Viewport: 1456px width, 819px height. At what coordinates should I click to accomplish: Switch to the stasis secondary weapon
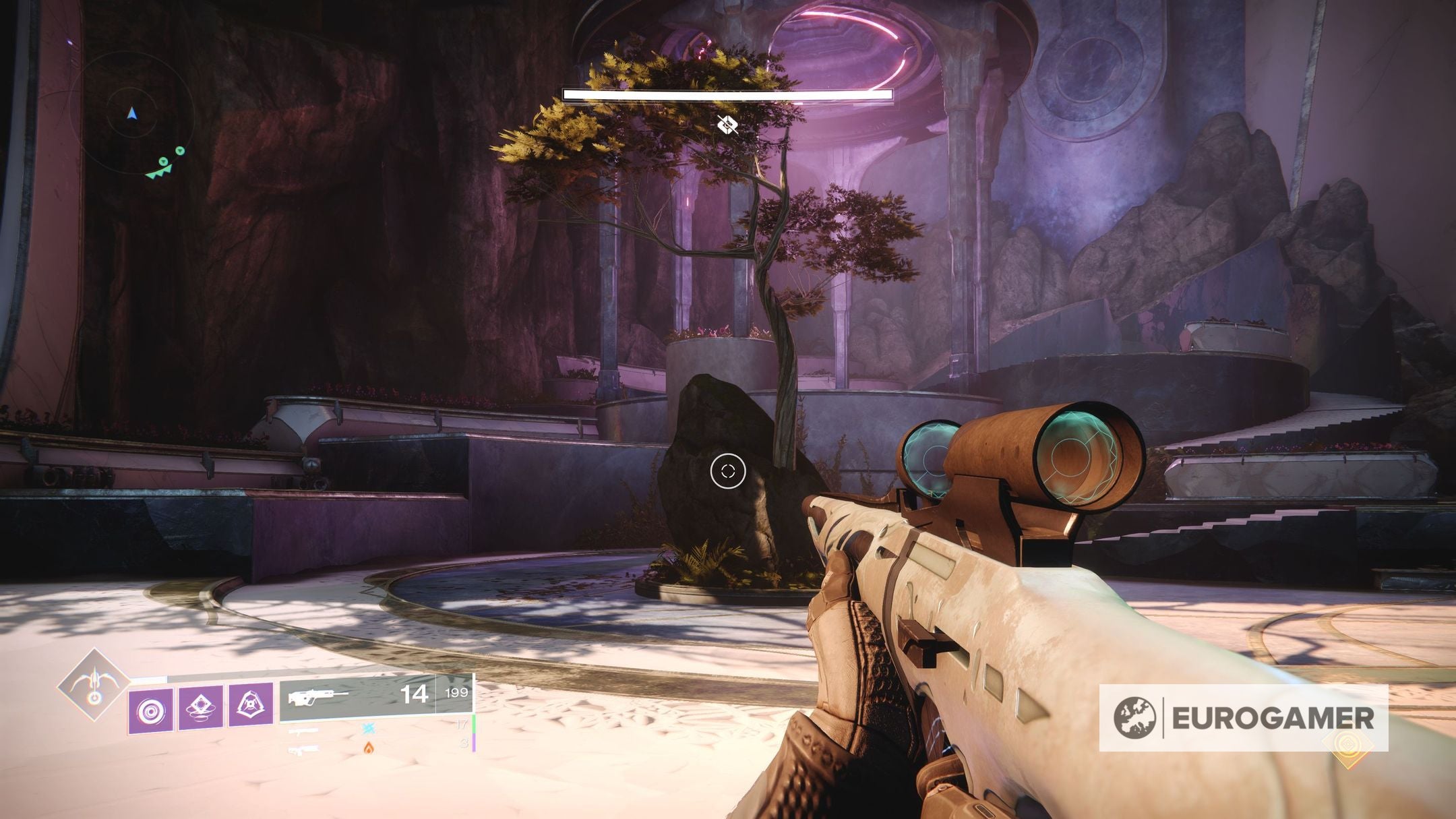tap(368, 728)
